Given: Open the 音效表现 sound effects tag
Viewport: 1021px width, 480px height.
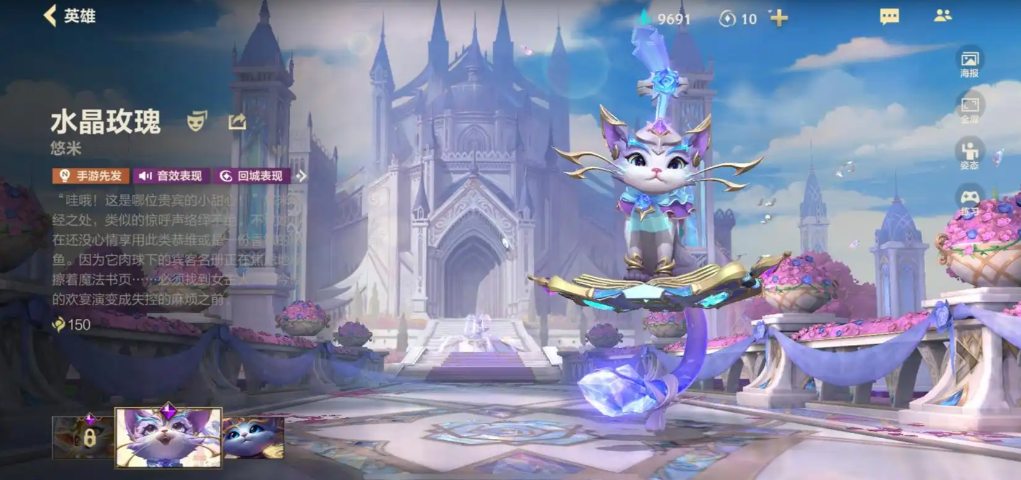Looking at the screenshot, I should tap(170, 176).
